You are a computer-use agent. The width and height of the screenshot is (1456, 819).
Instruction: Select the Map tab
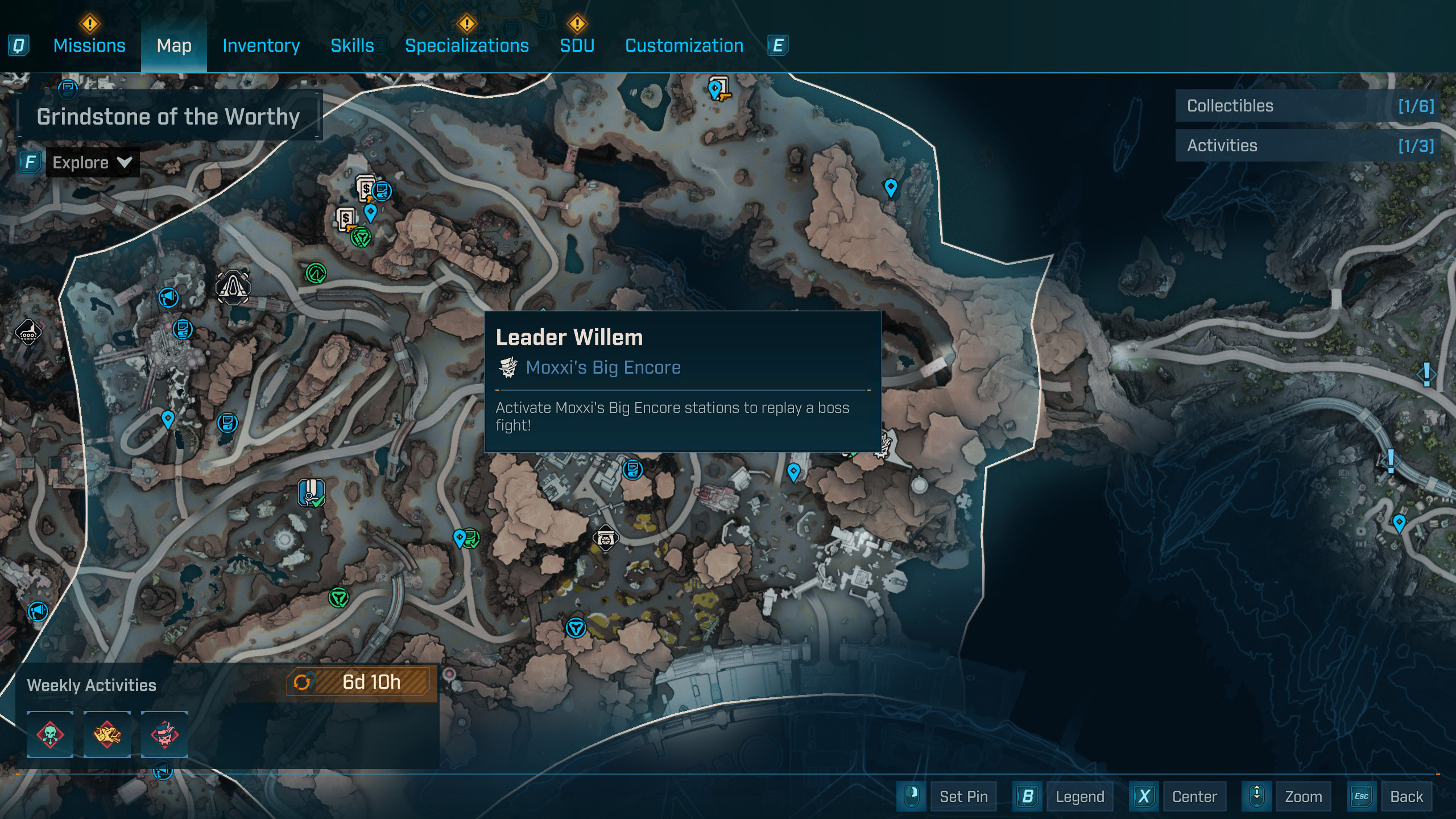(174, 45)
